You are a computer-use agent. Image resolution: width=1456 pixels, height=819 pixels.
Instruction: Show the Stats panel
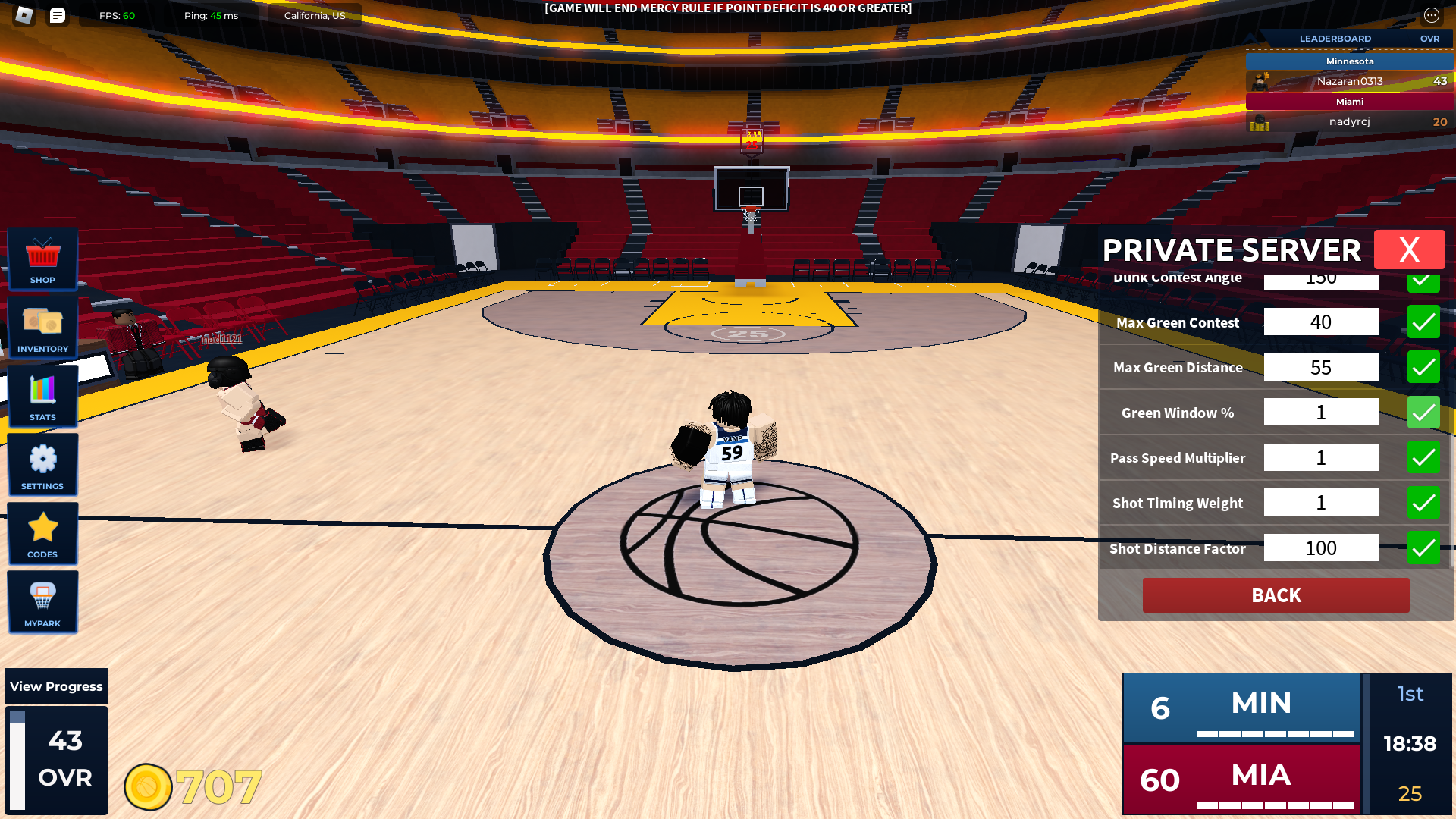tap(42, 397)
